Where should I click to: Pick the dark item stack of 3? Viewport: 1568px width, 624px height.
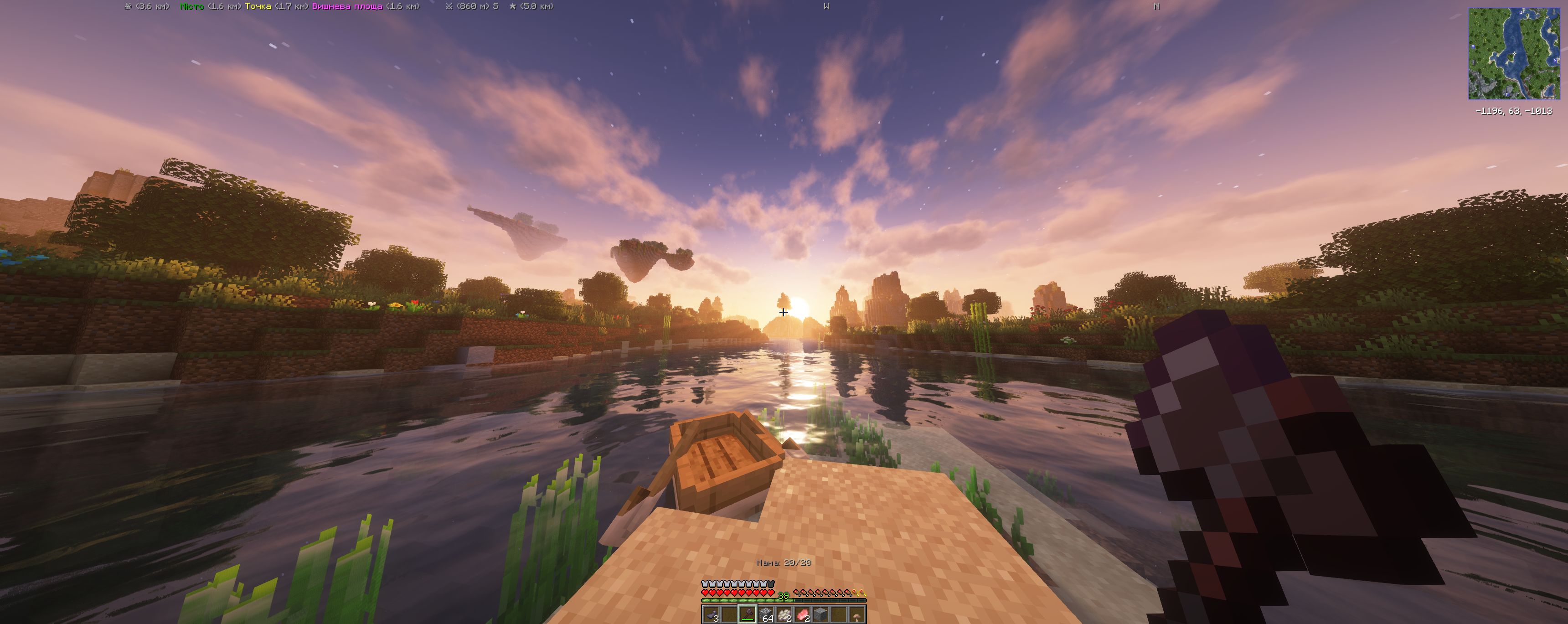point(711,614)
